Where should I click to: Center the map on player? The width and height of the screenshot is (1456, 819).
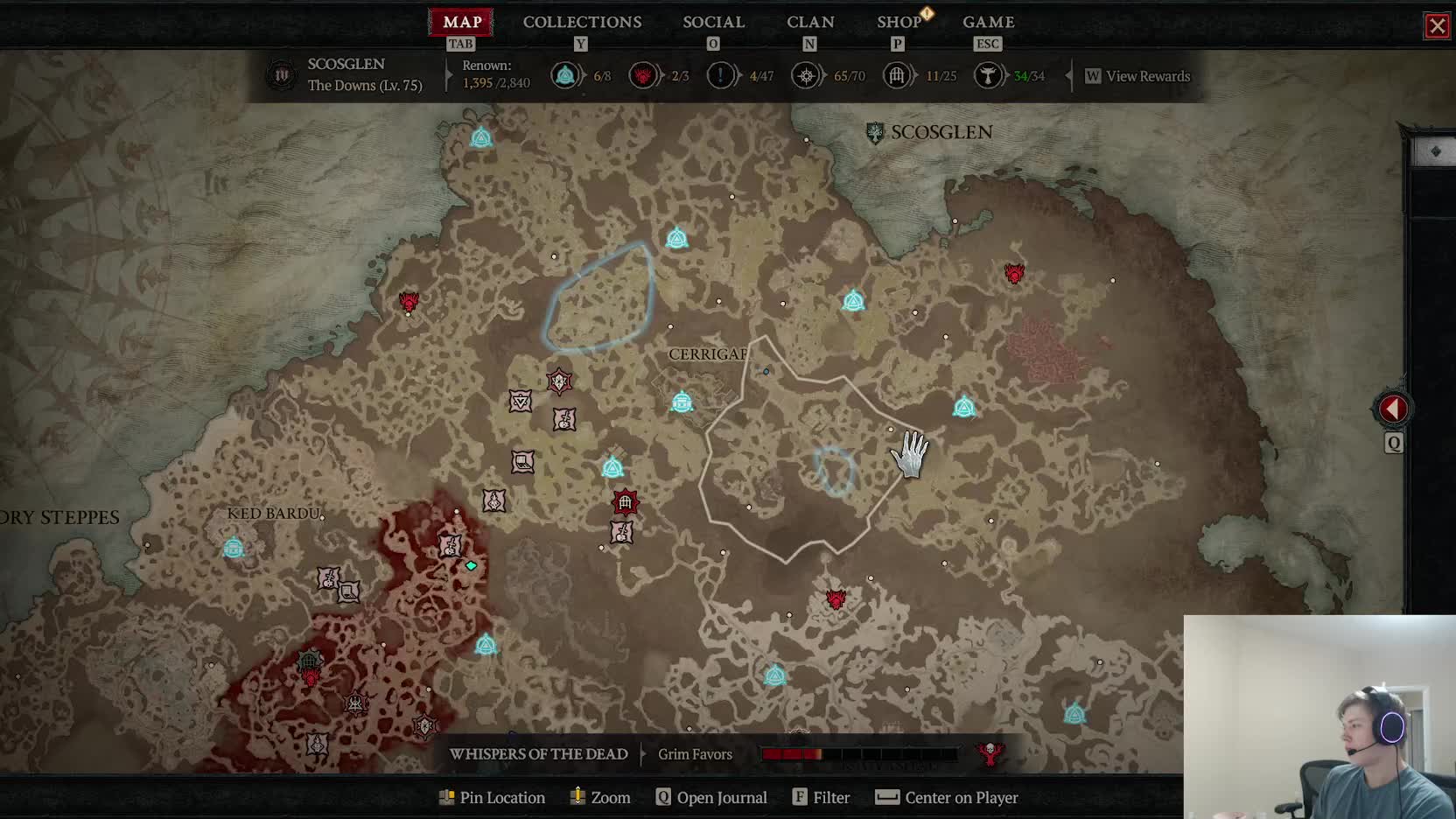947,797
